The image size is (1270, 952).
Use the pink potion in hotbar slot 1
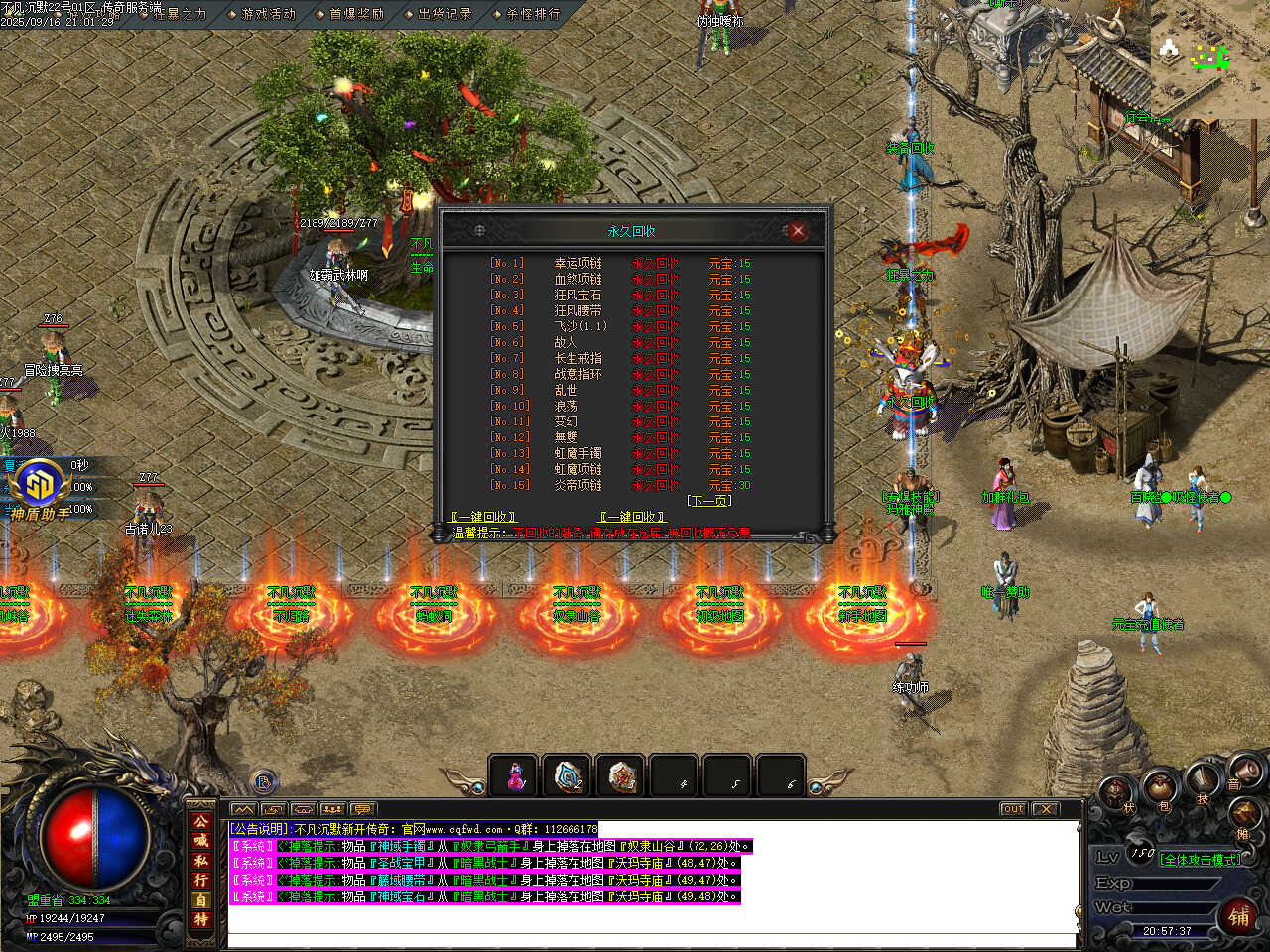point(515,776)
